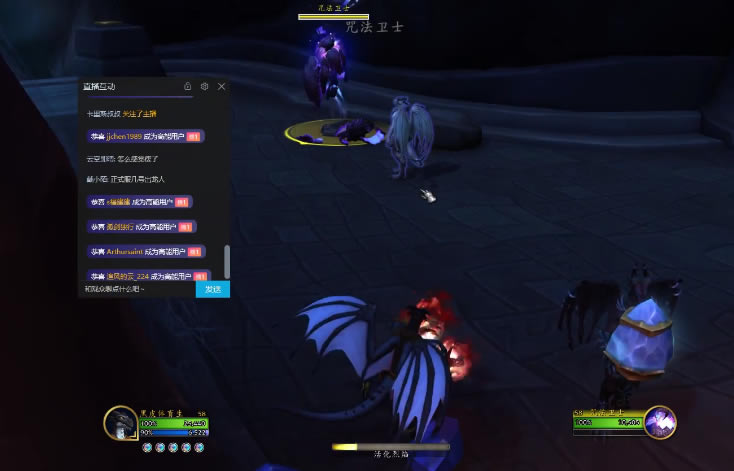Click the player dragon portrait frame
The width and height of the screenshot is (734, 471).
[121, 424]
